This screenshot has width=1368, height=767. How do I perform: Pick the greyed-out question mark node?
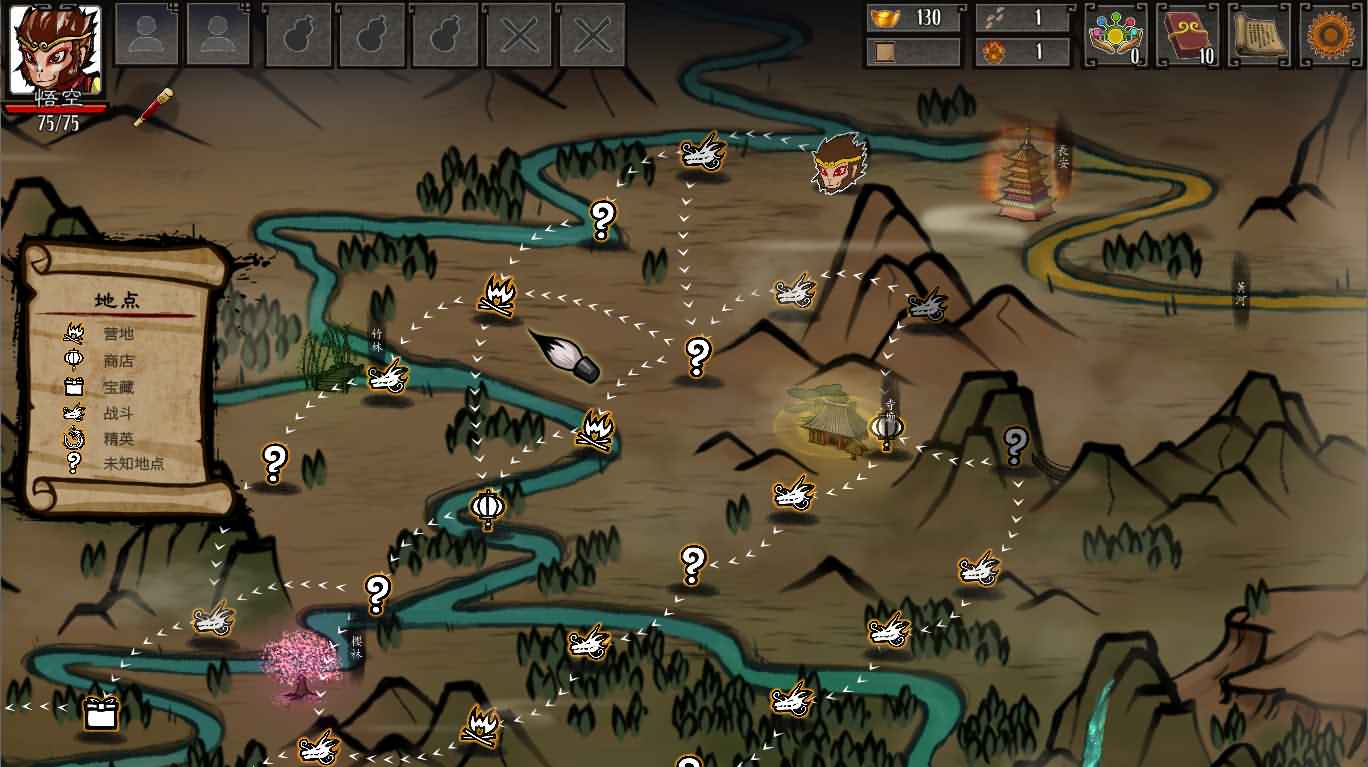(x=1015, y=443)
